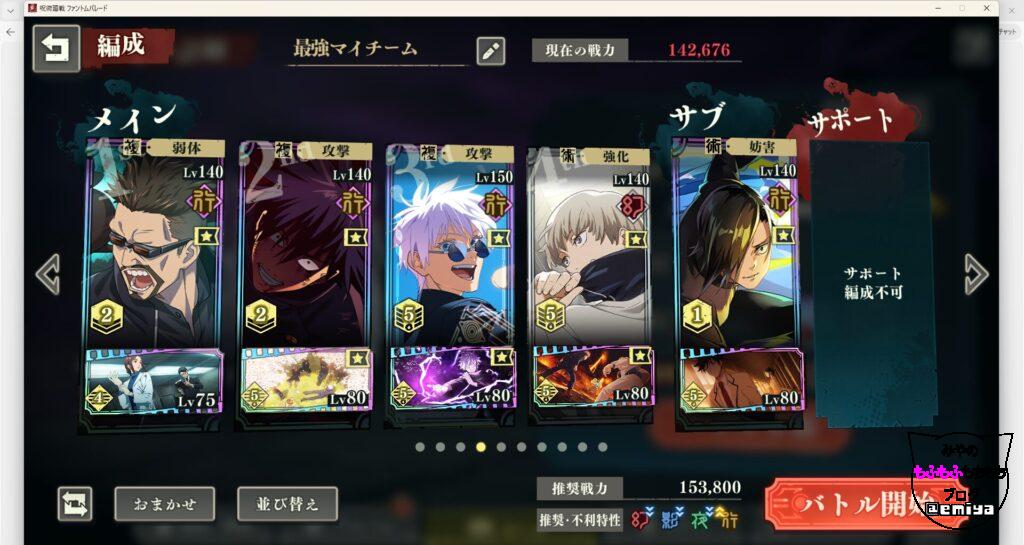Edit the team name with pencil icon
1024x545 pixels.
pyautogui.click(x=490, y=51)
